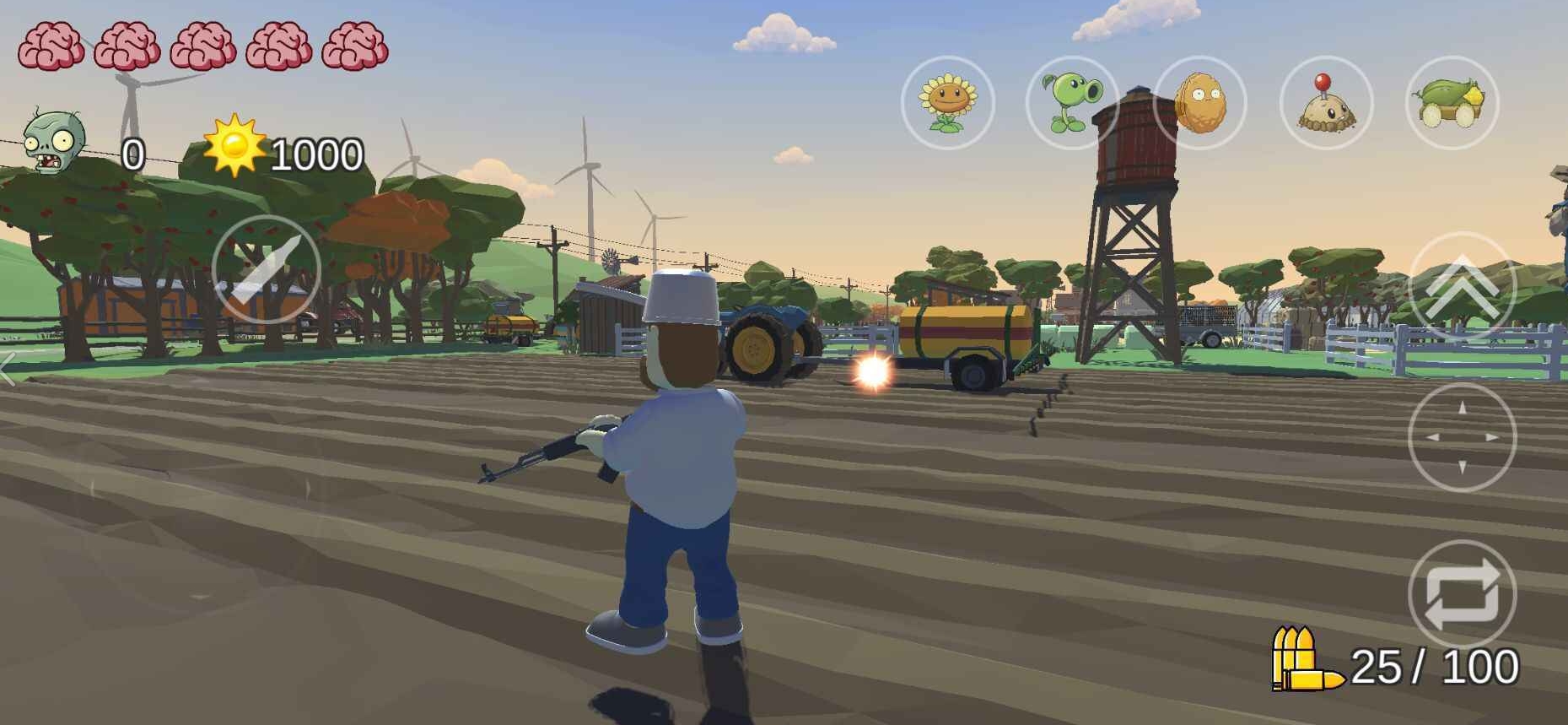Select the Potato Mine plant icon
The height and width of the screenshot is (725, 1568).
[1326, 103]
